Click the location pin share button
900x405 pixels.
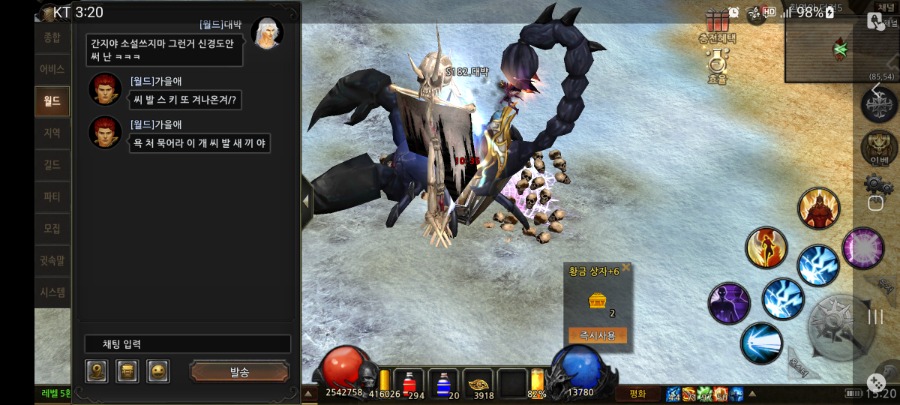pyautogui.click(x=97, y=372)
